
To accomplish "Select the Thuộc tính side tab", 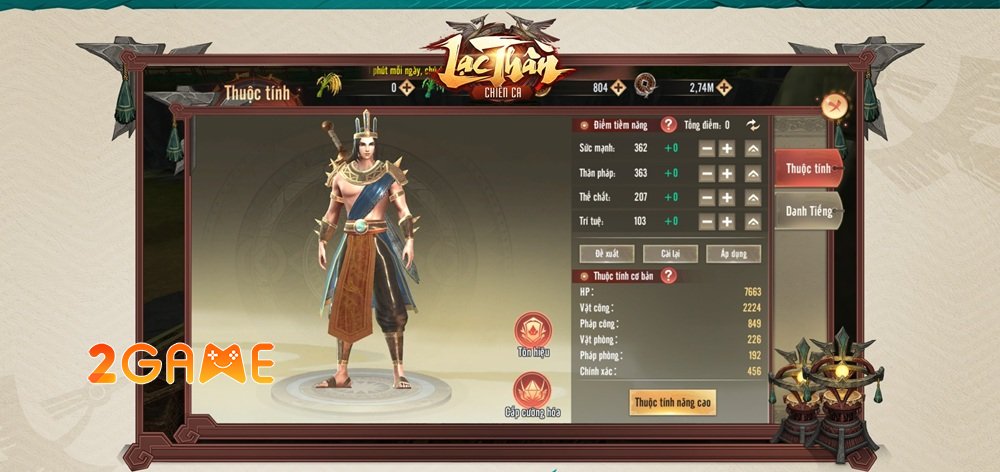I will 808,168.
